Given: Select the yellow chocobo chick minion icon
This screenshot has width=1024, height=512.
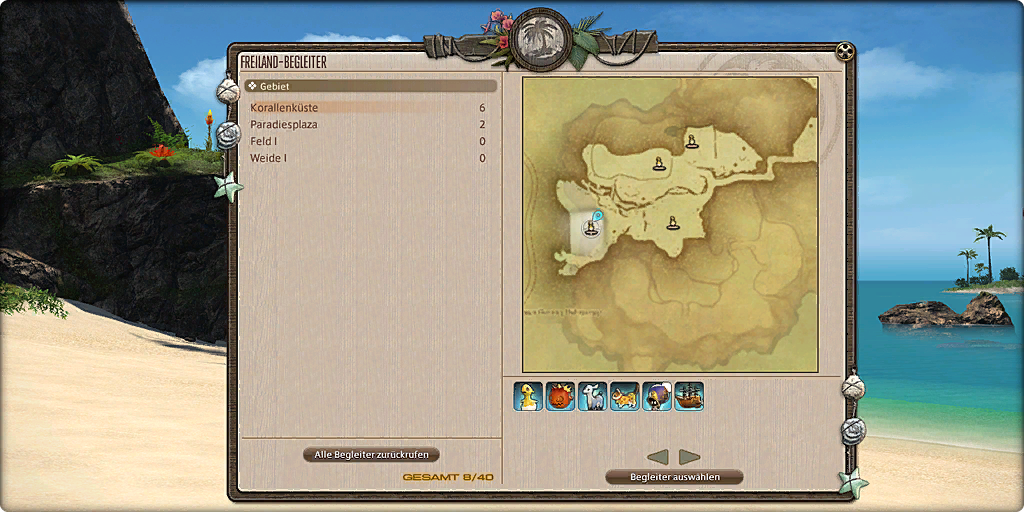Looking at the screenshot, I should (x=528, y=396).
